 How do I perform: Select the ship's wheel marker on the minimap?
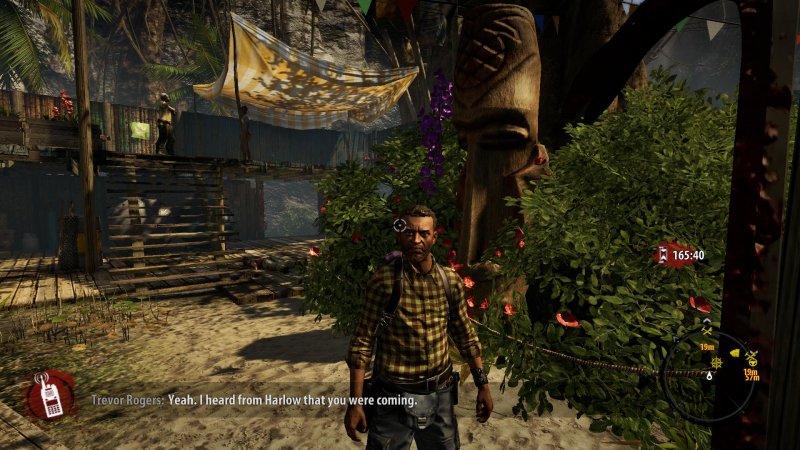point(716,362)
